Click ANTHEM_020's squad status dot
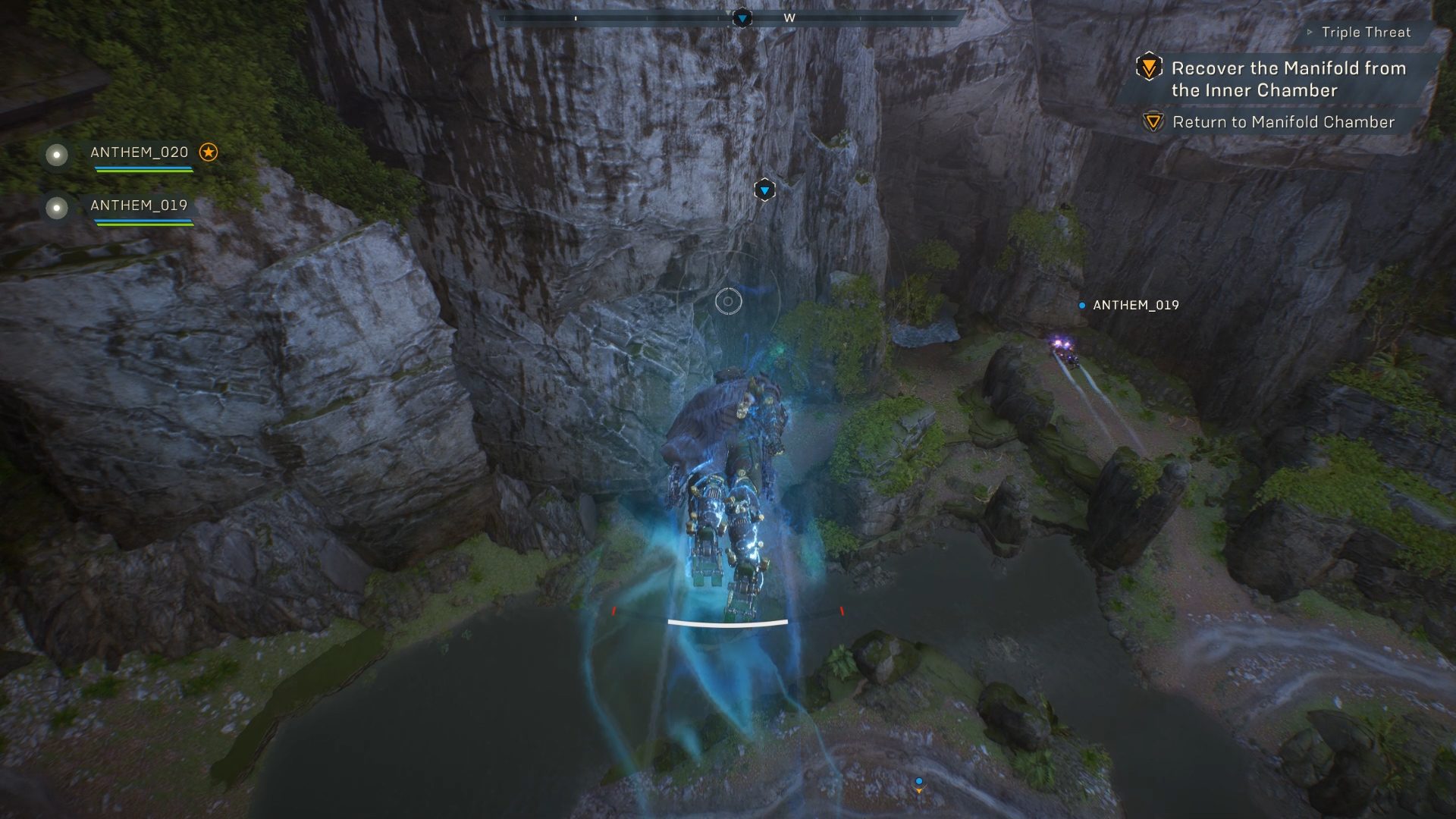The width and height of the screenshot is (1456, 819). click(x=56, y=156)
